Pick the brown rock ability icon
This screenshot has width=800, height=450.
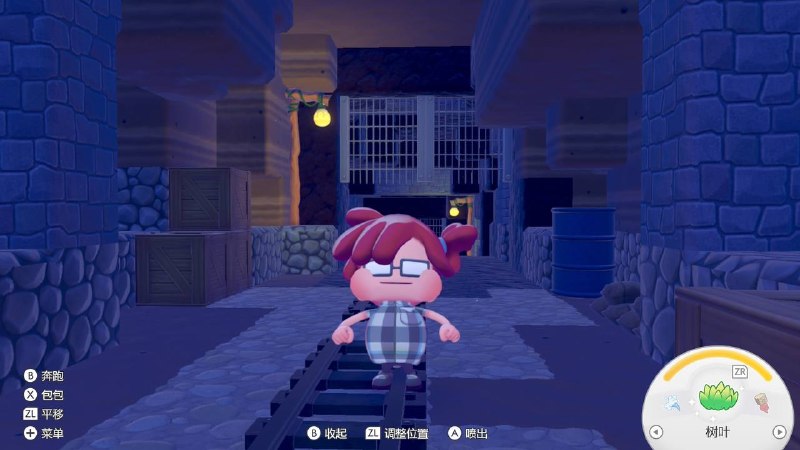(x=761, y=403)
